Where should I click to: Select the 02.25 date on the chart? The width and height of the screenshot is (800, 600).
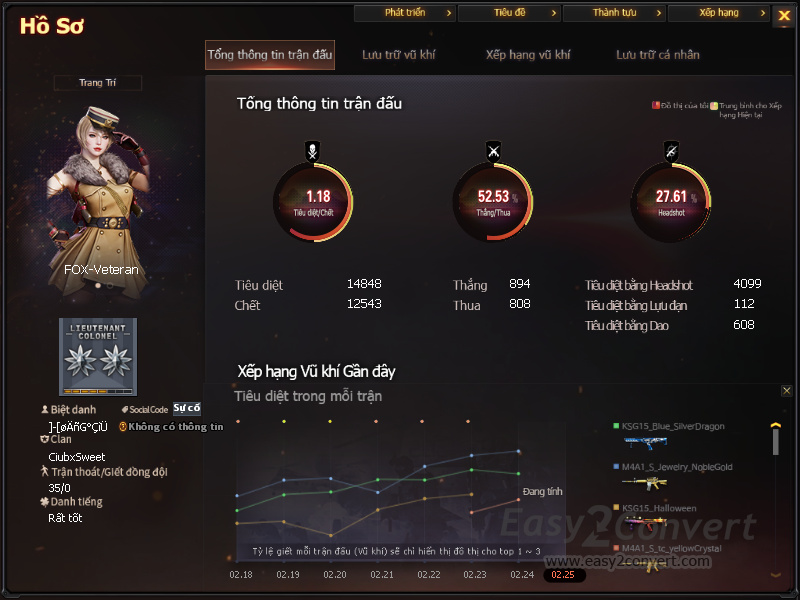(563, 575)
